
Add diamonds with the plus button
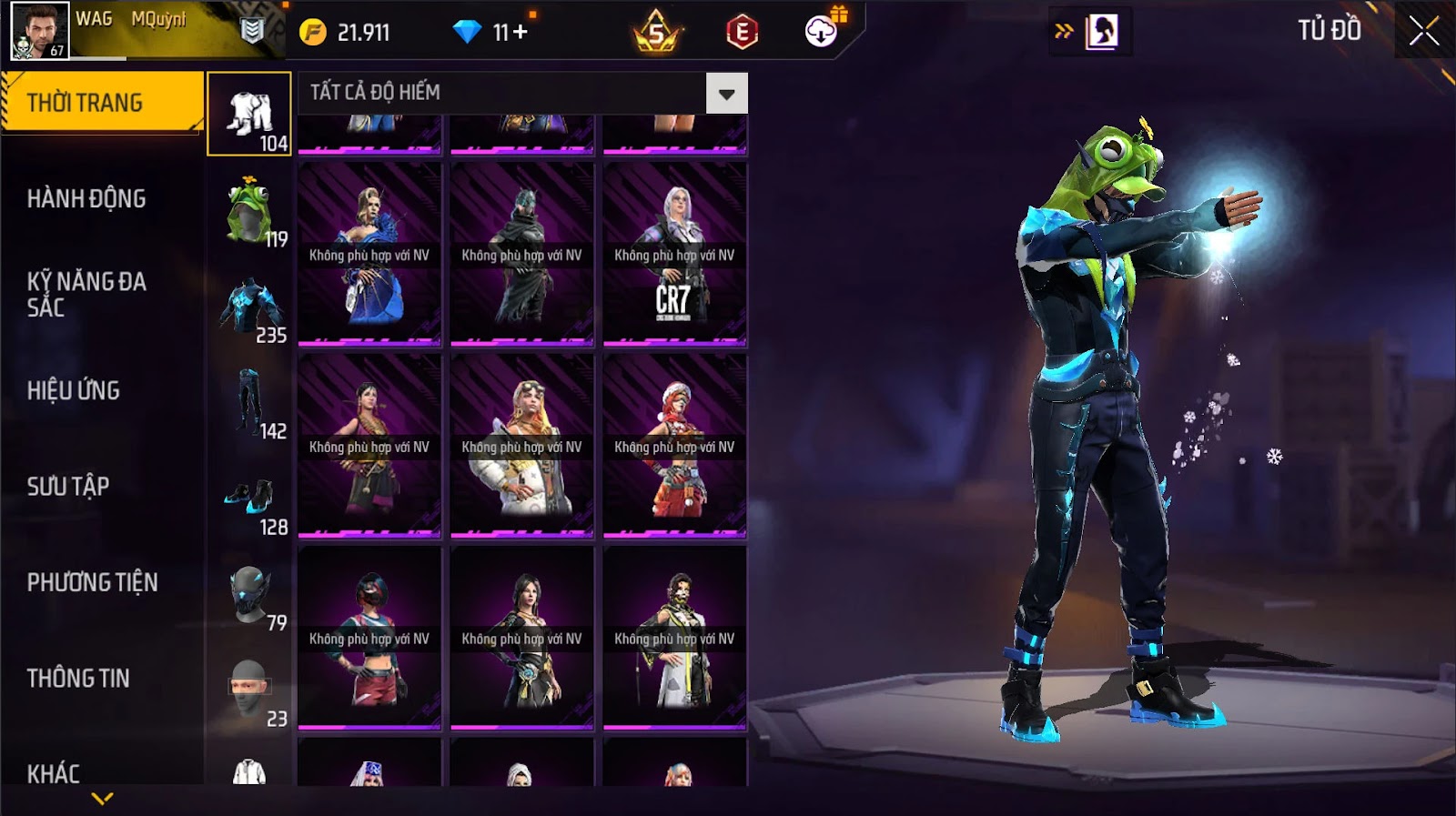521,32
